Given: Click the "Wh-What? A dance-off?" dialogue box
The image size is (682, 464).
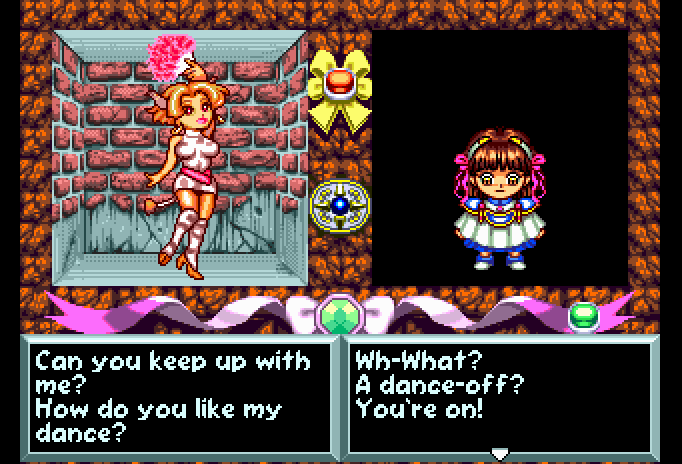Looking at the screenshot, I should tap(500, 394).
